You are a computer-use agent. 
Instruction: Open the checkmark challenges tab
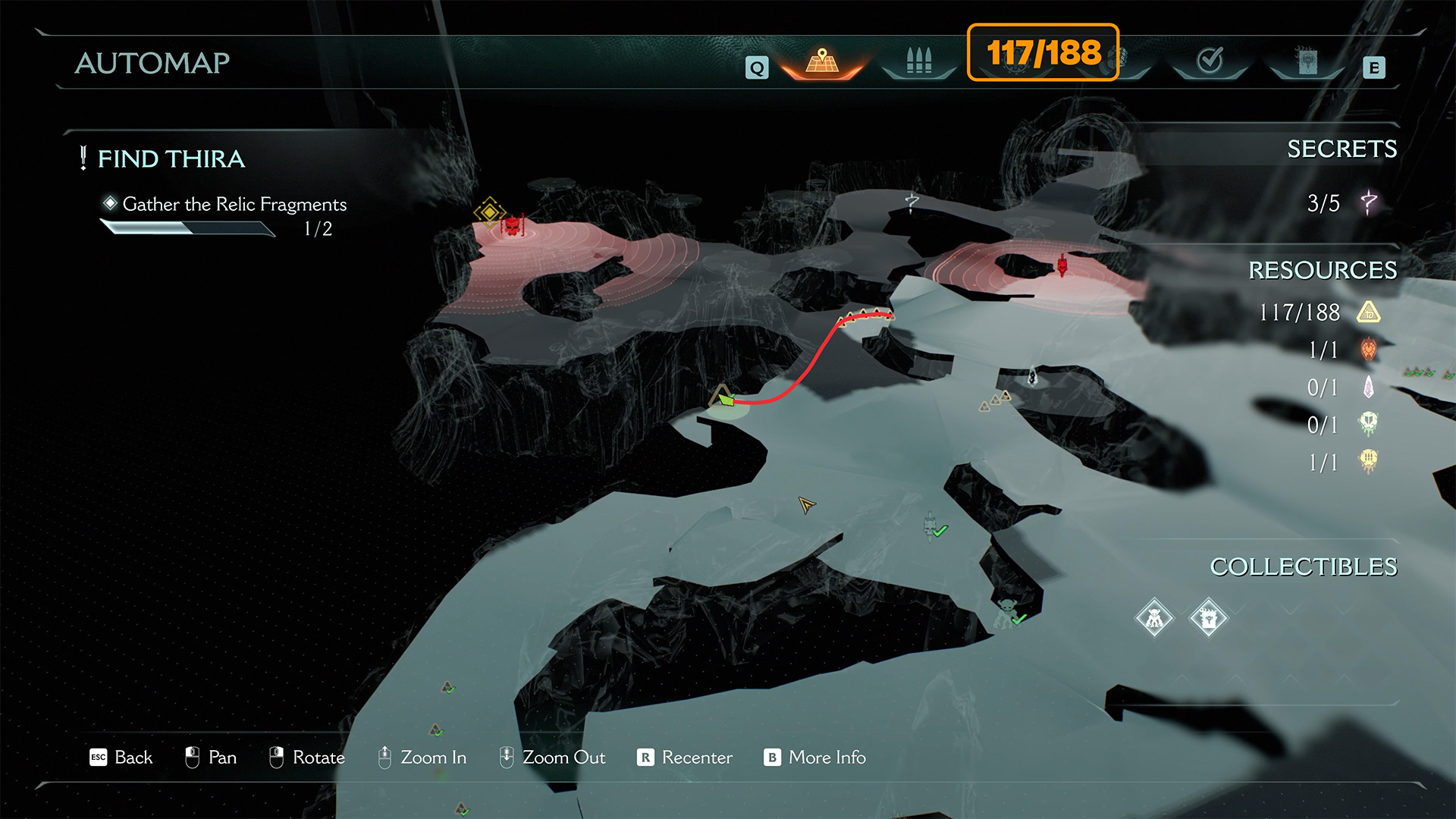[x=1210, y=61]
